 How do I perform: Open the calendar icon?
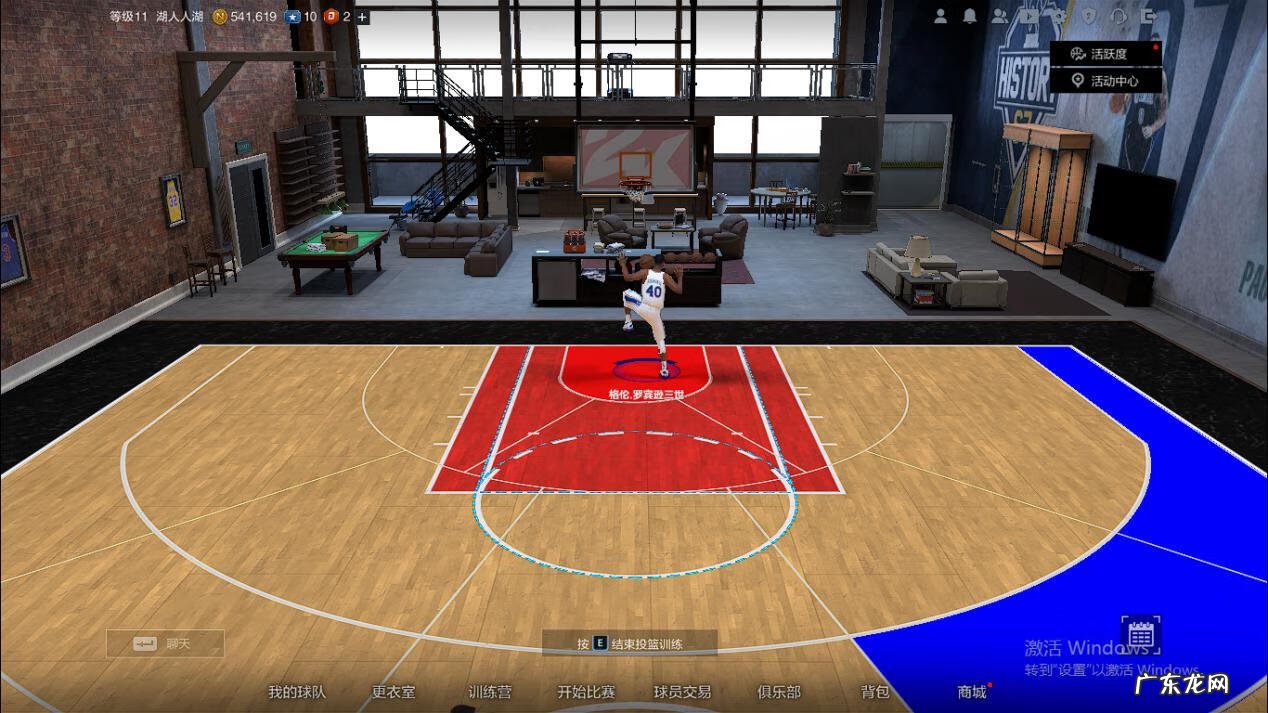click(x=1141, y=635)
